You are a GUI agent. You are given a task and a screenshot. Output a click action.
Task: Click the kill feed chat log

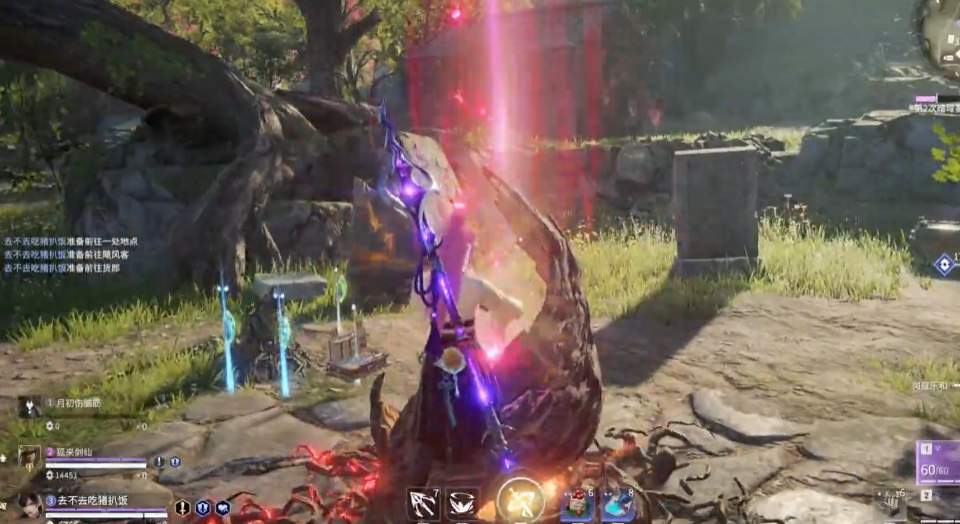[70, 255]
